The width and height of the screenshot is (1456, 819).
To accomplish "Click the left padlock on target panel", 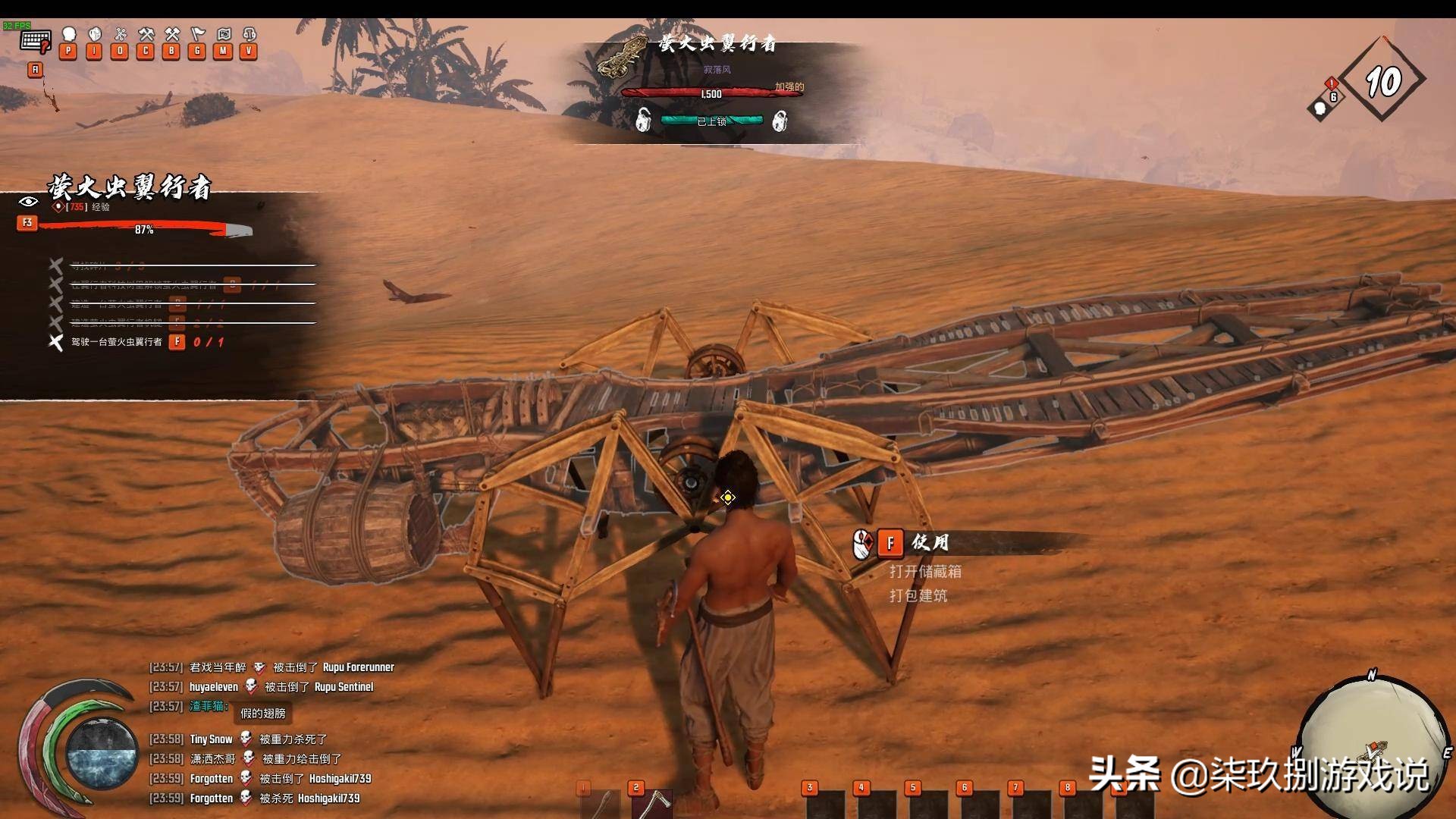I will point(643,120).
